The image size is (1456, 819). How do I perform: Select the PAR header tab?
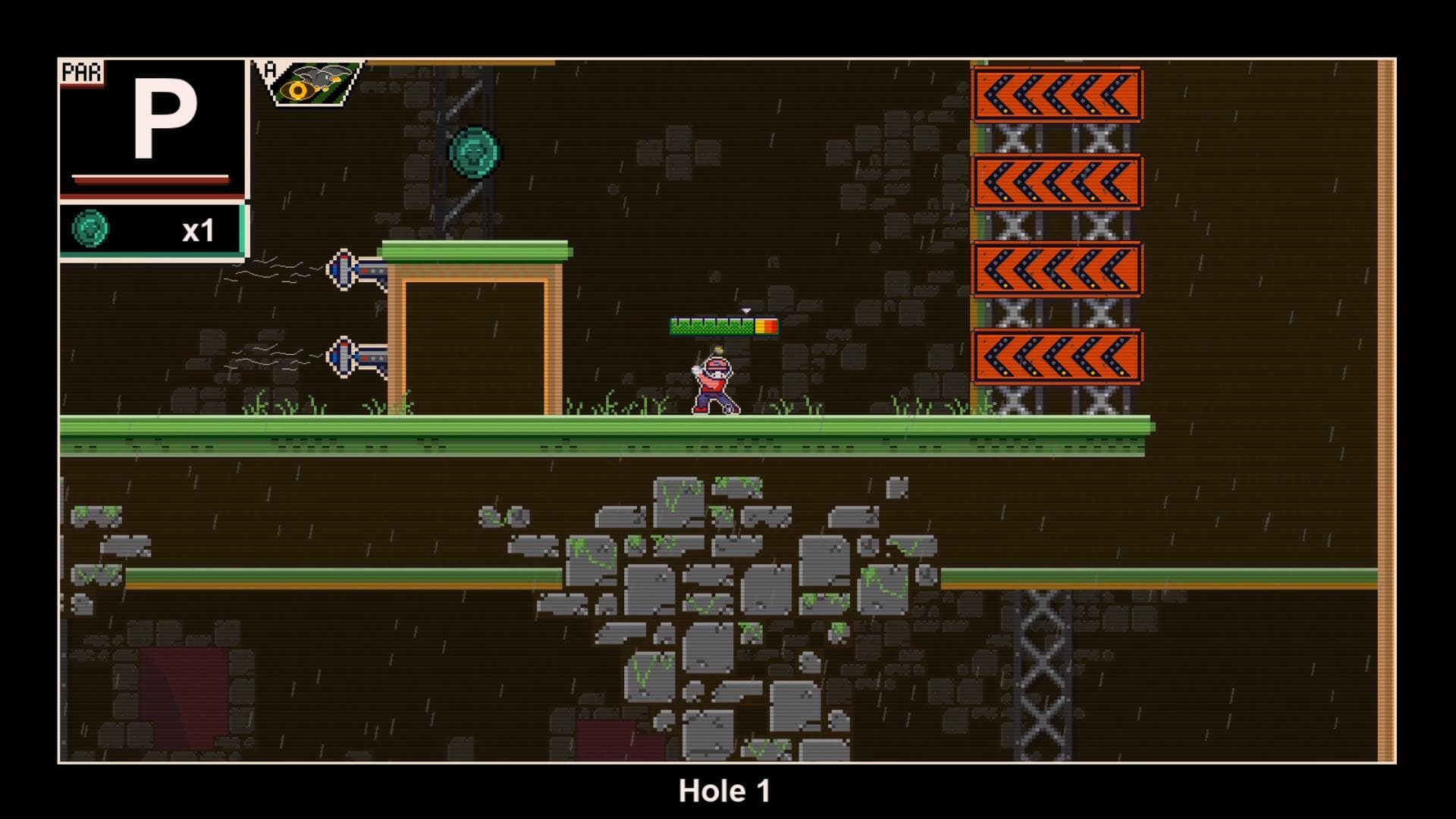pos(83,72)
